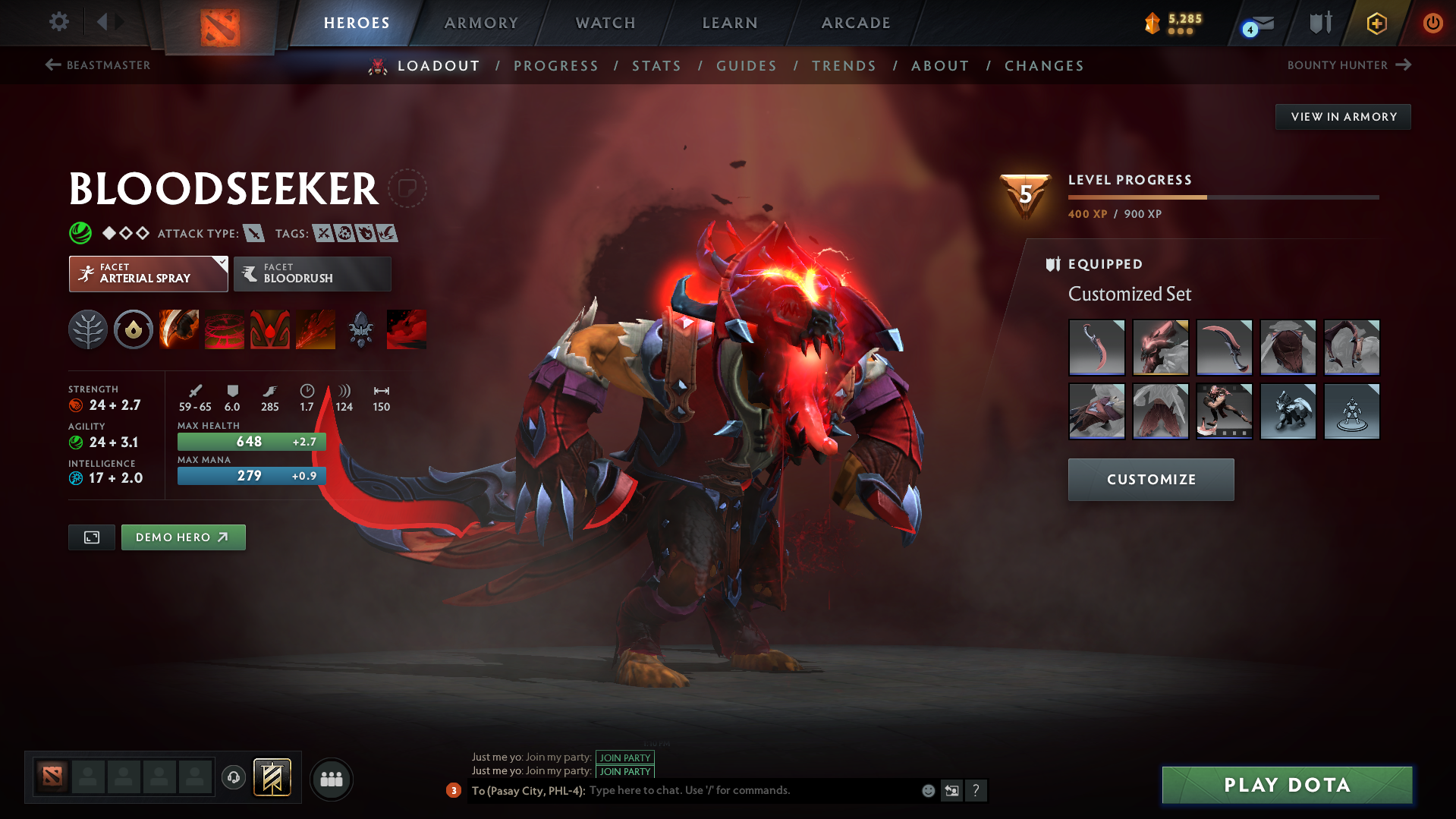Click the talent tree icon
Screen dimensions: 1456x819
pyautogui.click(x=88, y=329)
